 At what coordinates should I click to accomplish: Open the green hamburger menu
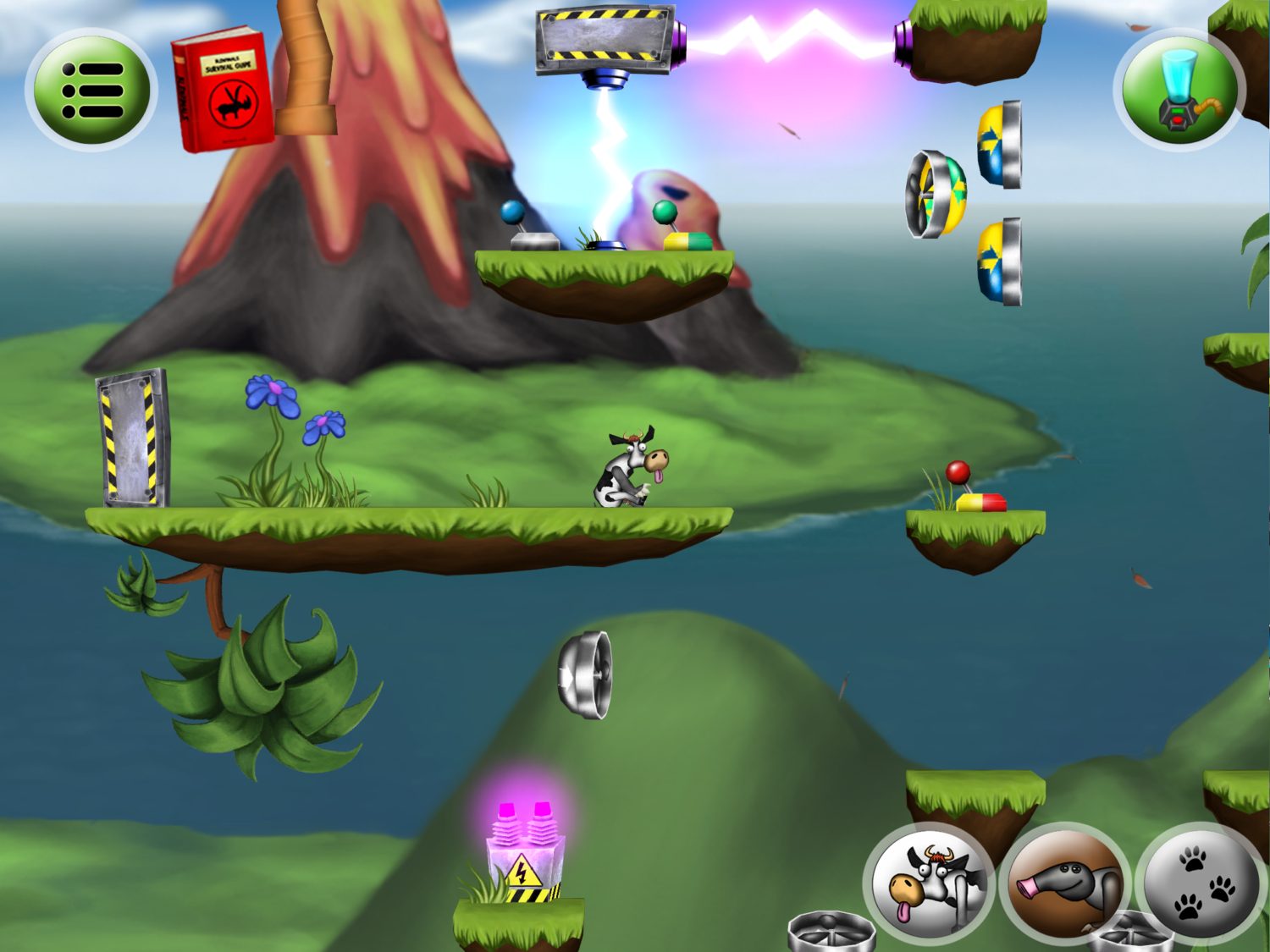coord(93,91)
